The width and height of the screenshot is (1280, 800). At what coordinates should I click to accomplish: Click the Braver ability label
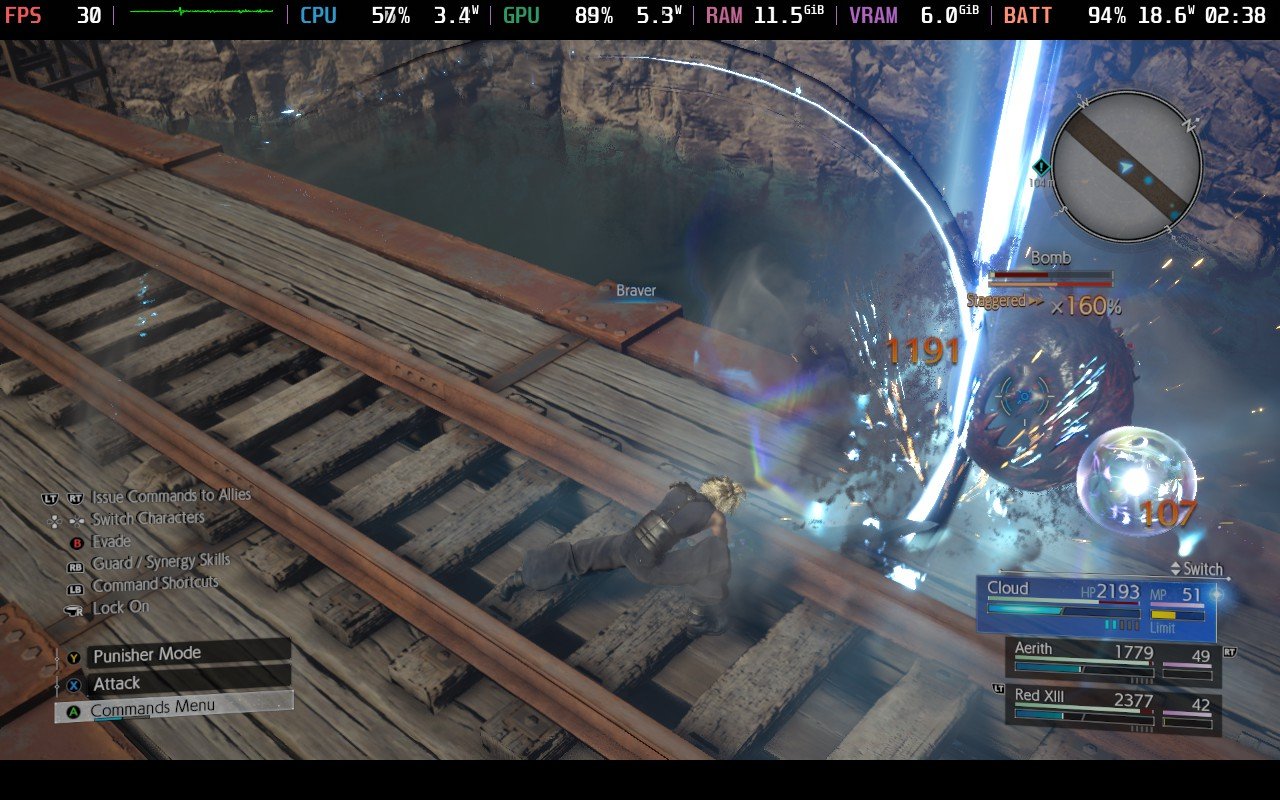click(634, 290)
